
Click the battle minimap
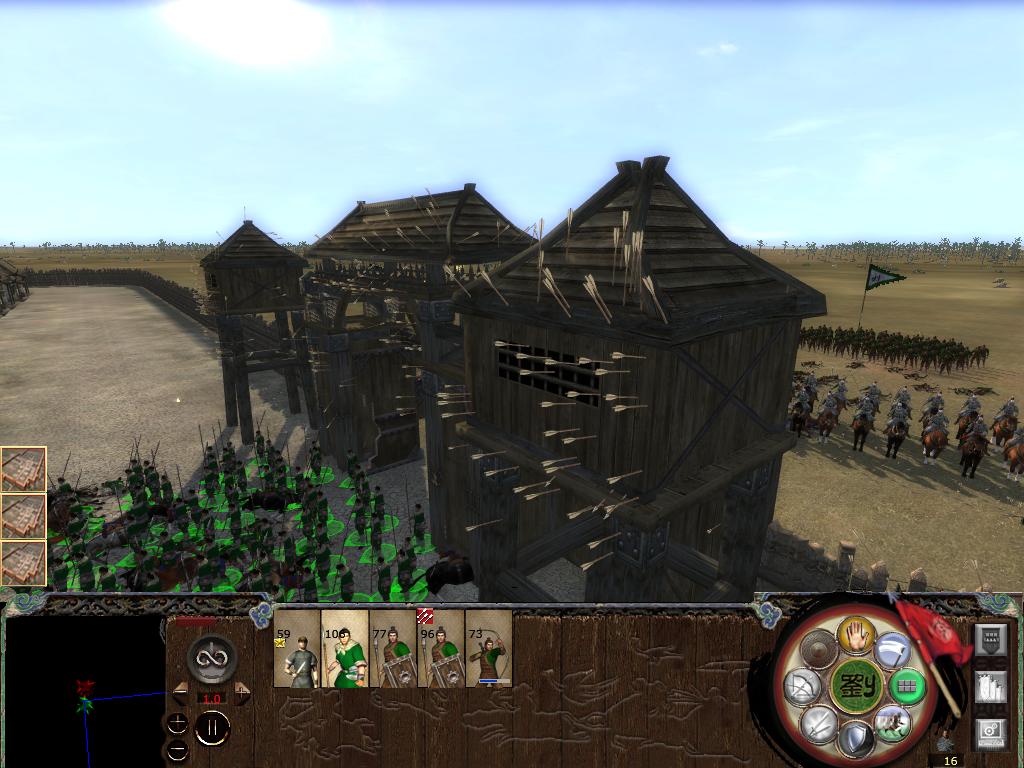click(x=84, y=690)
